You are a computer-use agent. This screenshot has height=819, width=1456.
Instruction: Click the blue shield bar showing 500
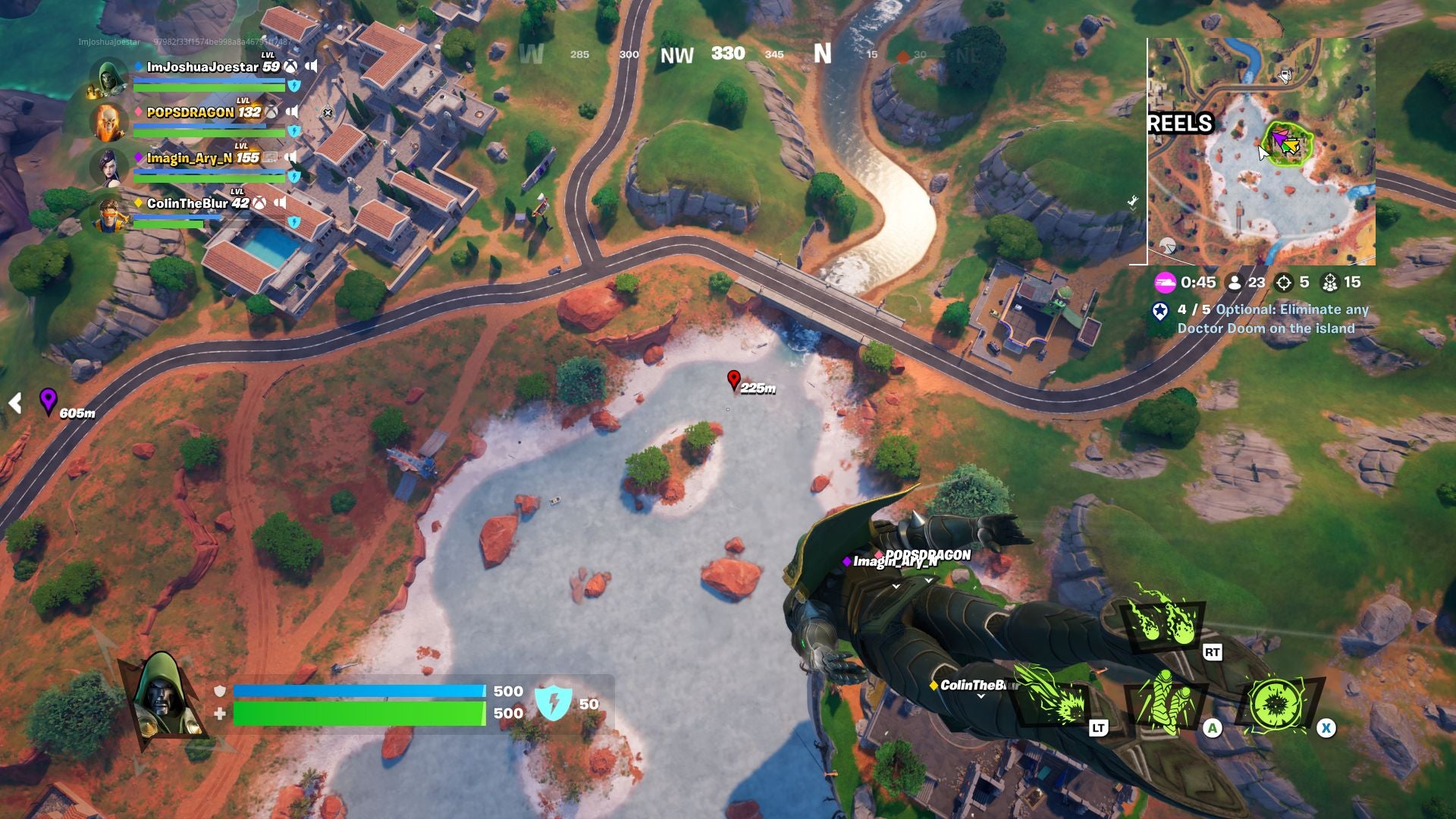[x=356, y=692]
